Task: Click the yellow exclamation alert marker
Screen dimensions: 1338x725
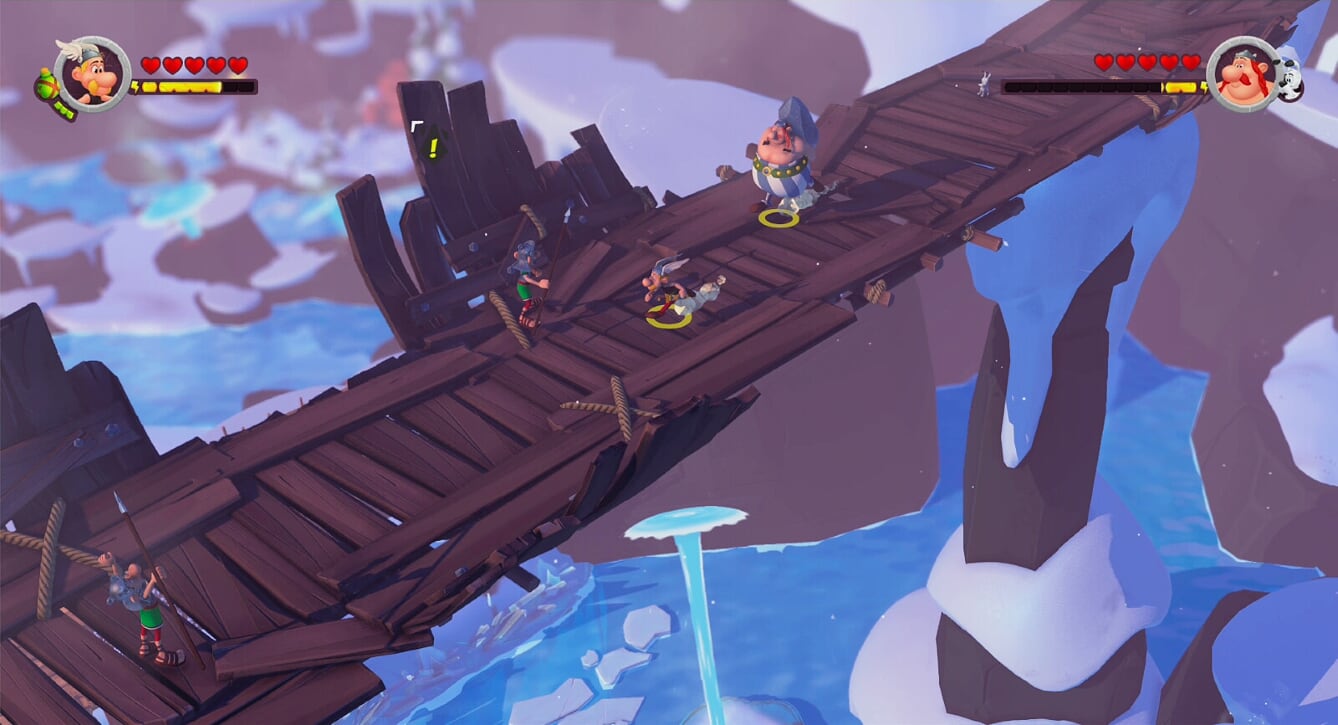Action: click(432, 148)
